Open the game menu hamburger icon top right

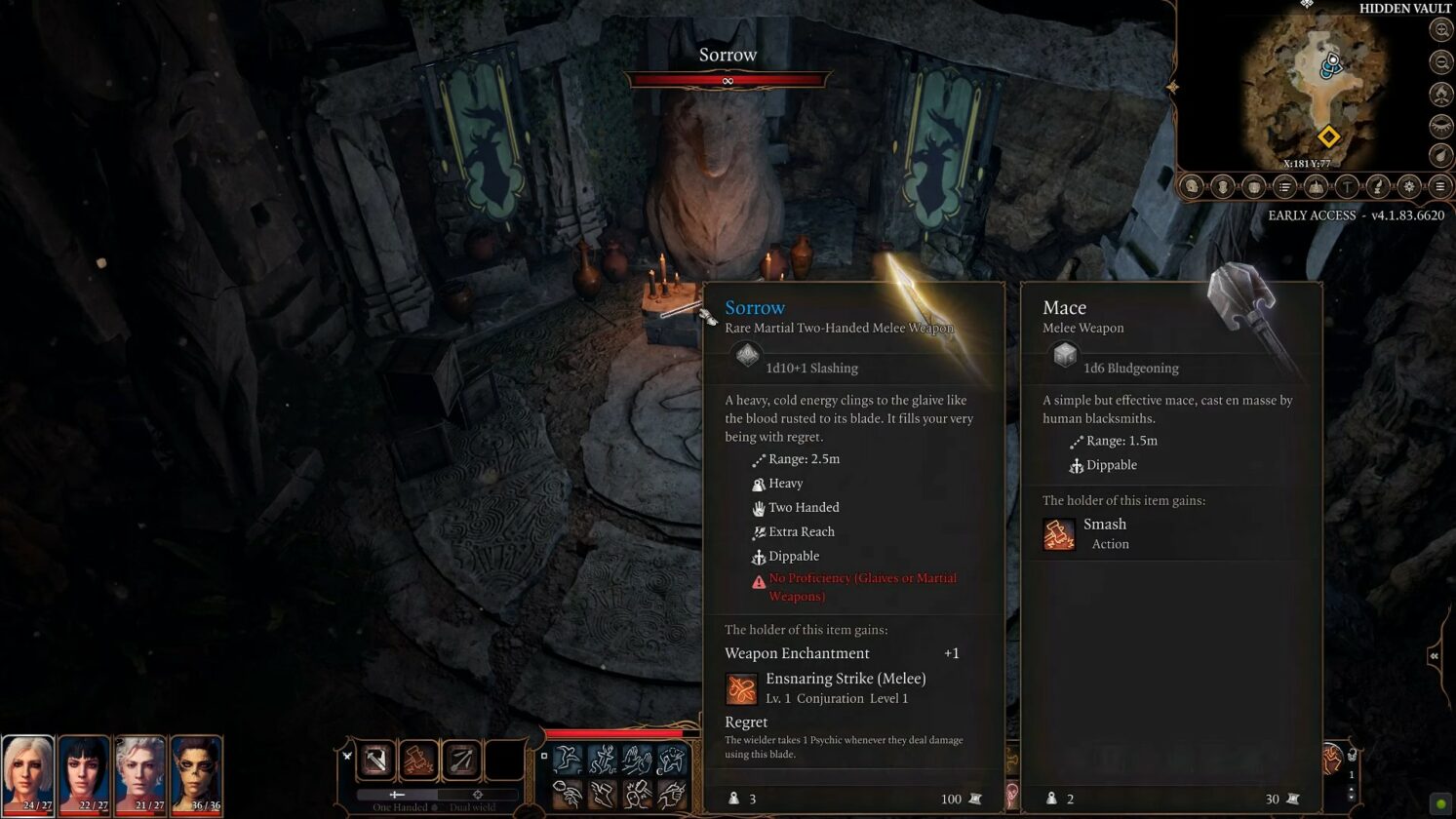point(1440,186)
